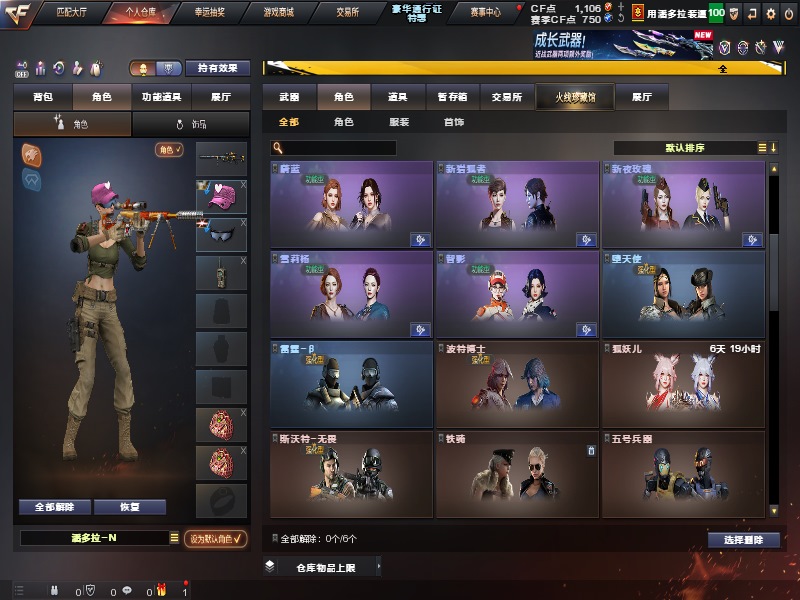Toggle the 持有效果 owned effects button

(x=218, y=69)
